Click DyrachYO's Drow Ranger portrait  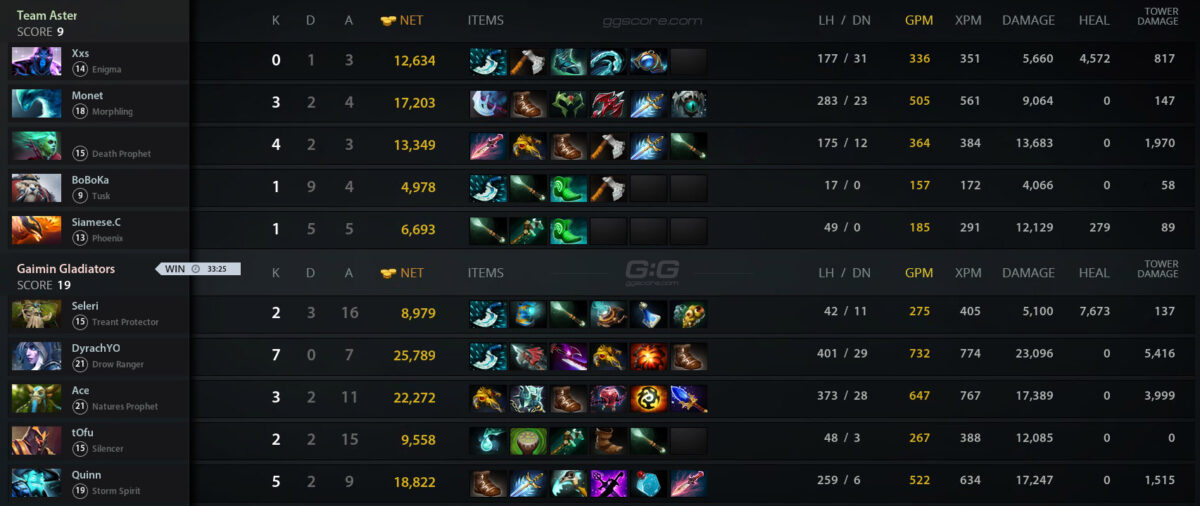tap(37, 356)
